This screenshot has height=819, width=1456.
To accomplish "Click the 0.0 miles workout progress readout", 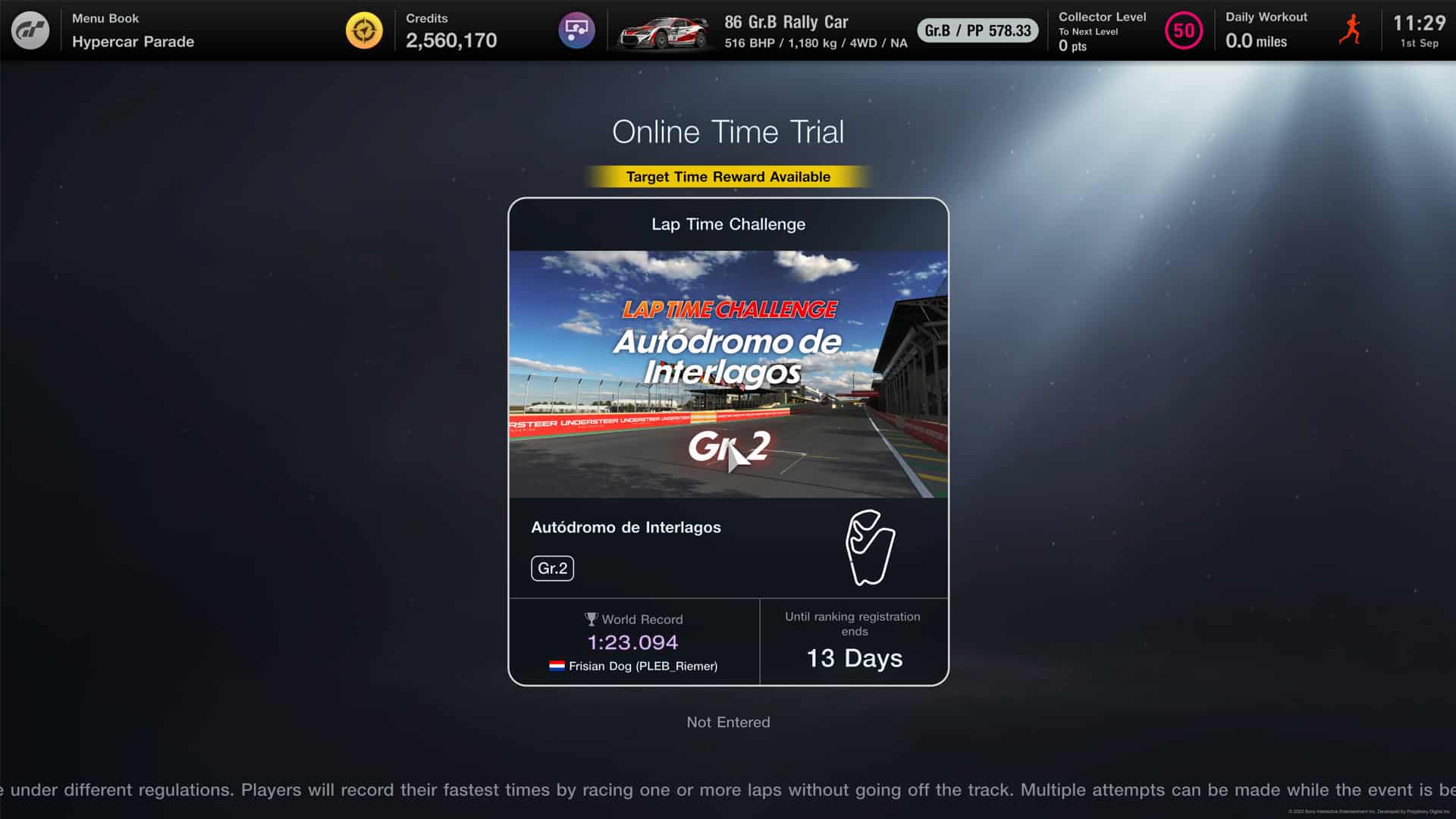I will (x=1256, y=42).
